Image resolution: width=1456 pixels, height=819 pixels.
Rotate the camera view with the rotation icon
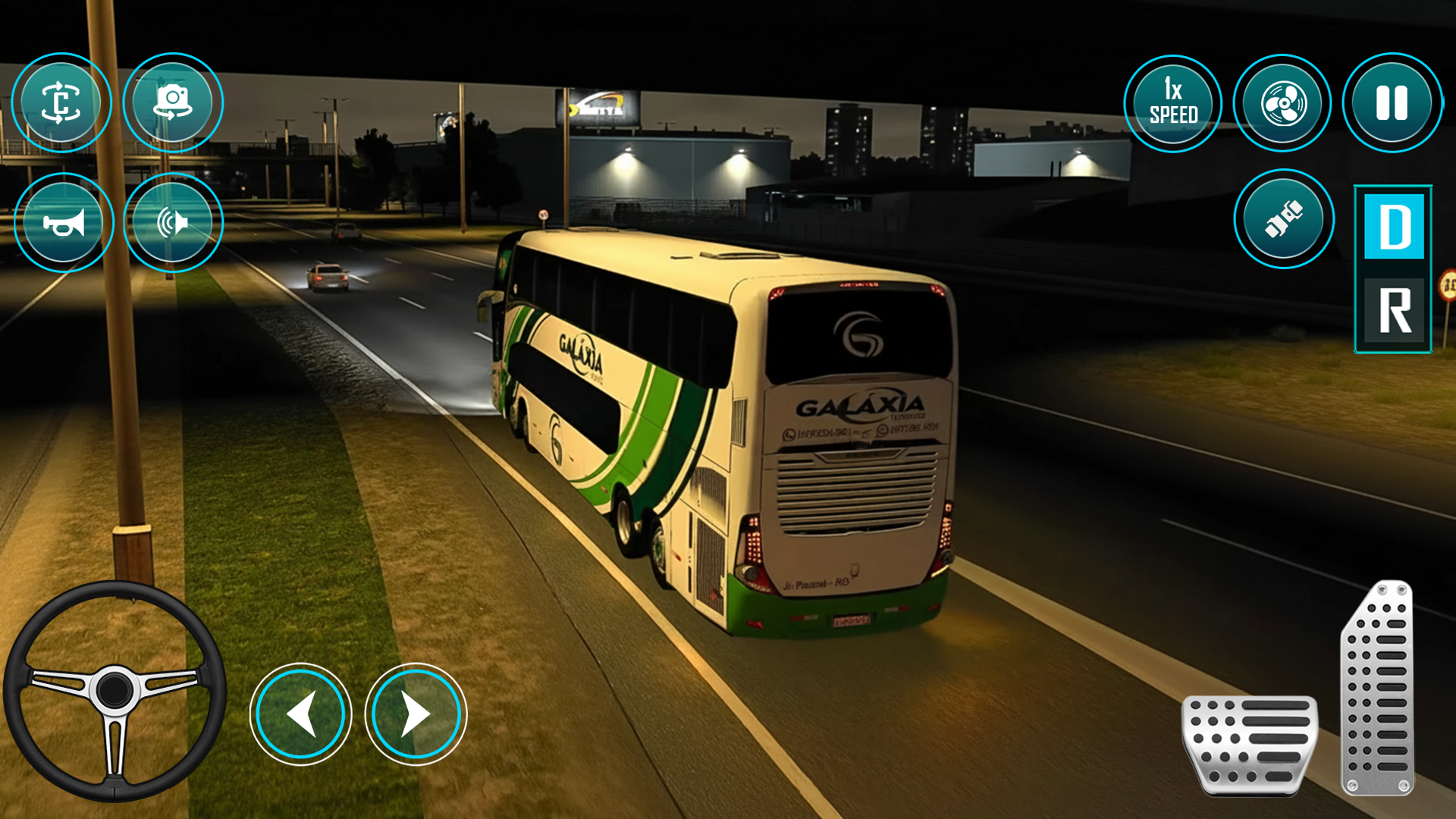pyautogui.click(x=61, y=103)
